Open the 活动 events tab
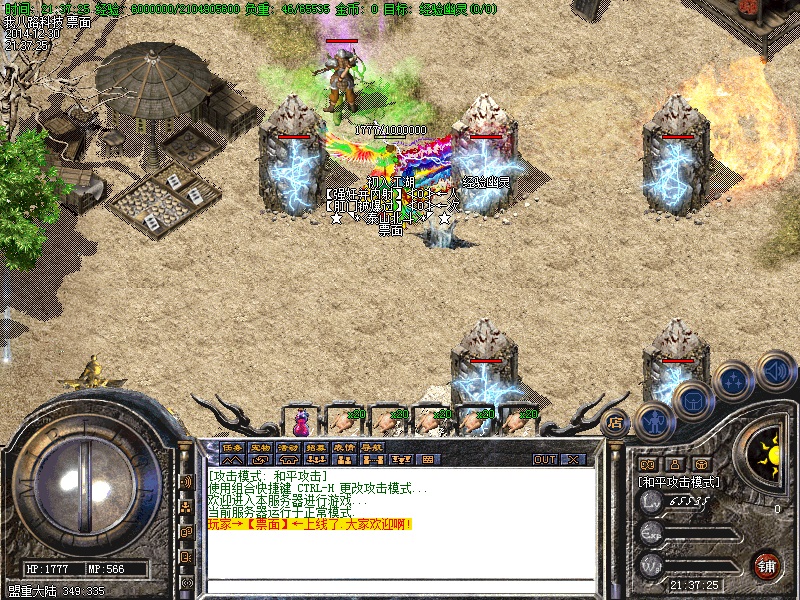Screen dimensions: 800x600 (289, 447)
